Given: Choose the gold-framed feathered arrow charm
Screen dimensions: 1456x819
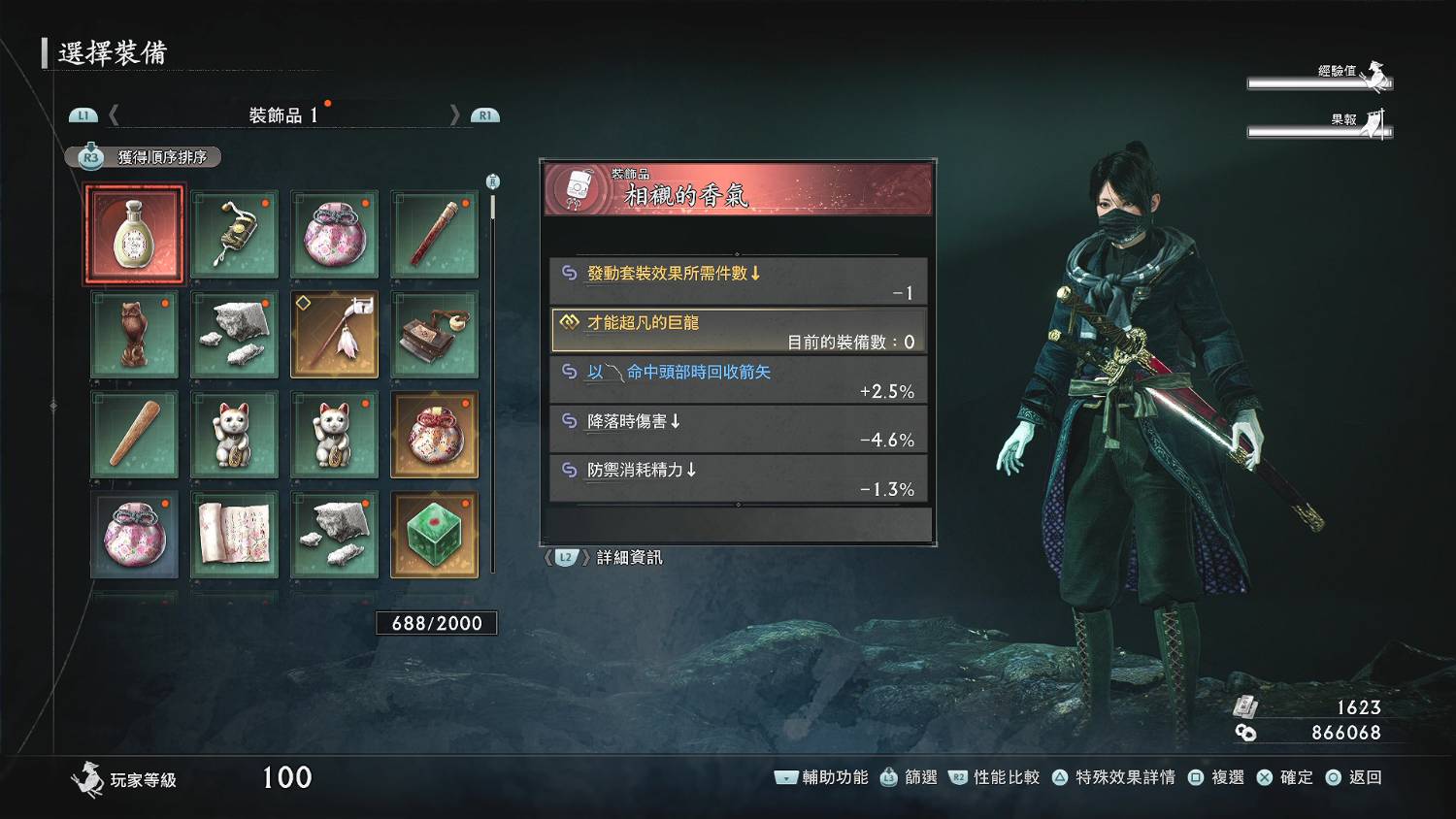Looking at the screenshot, I should (x=335, y=335).
